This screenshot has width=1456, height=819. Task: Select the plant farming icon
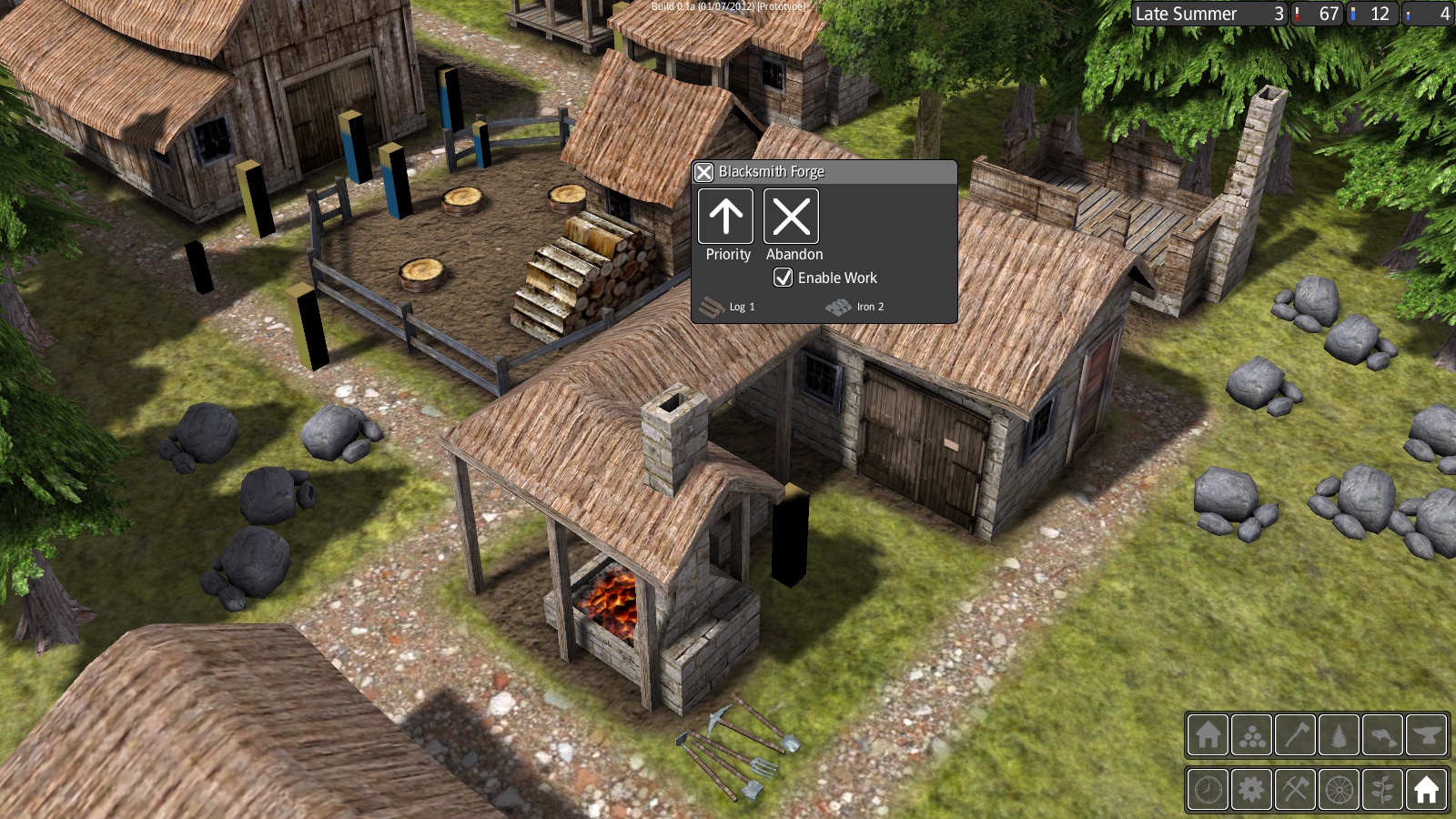pos(1382,790)
